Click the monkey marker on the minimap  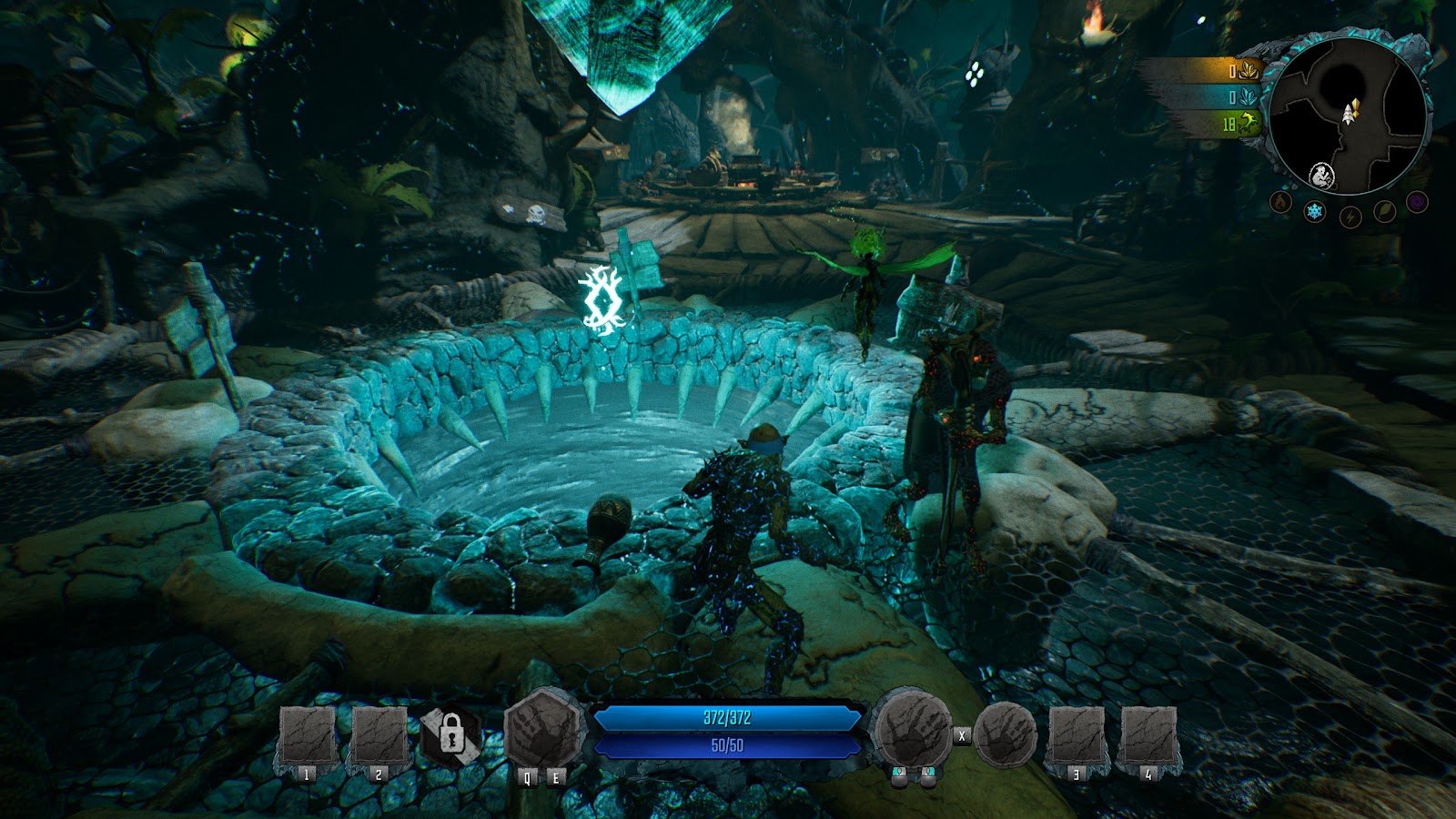coord(1321,175)
